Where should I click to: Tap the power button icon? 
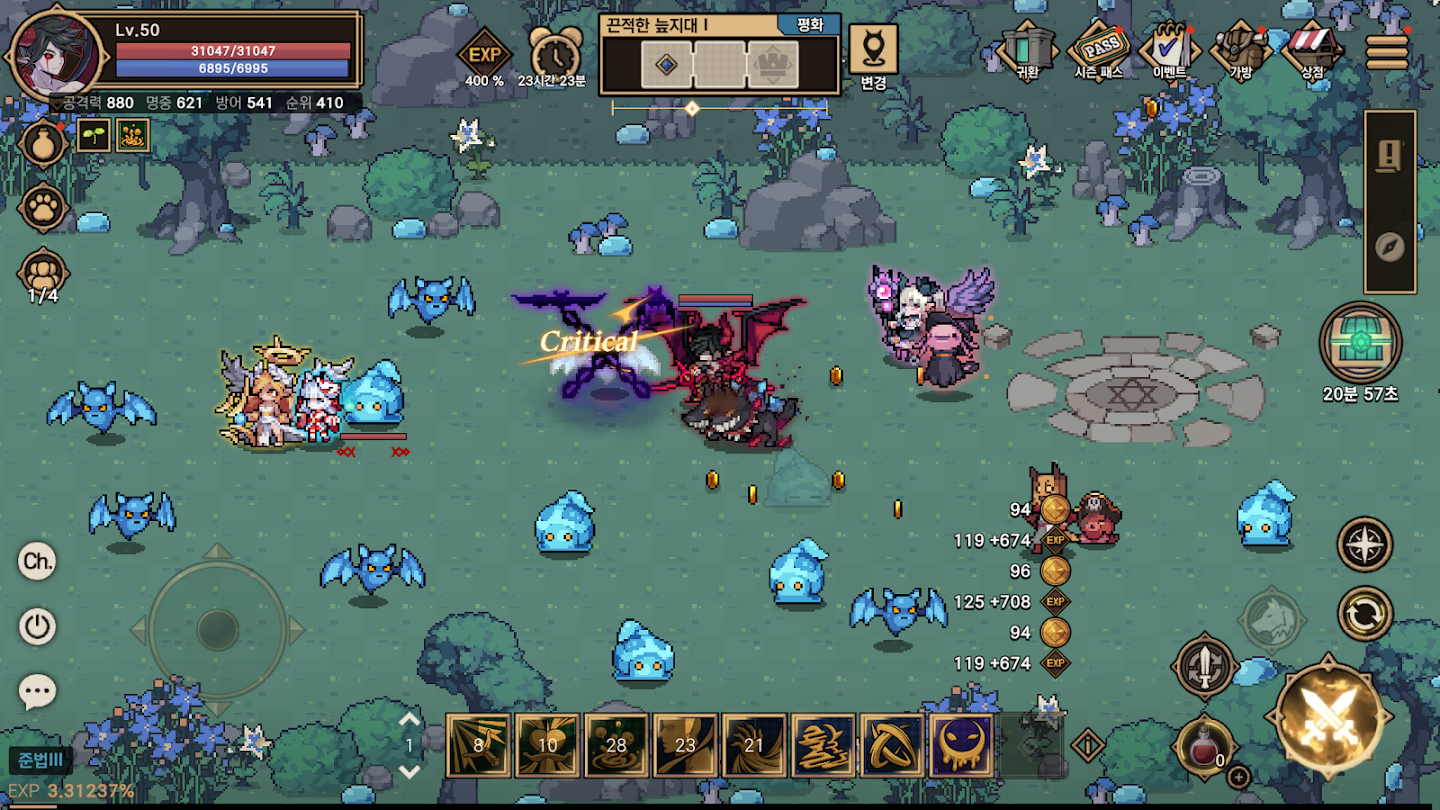click(38, 627)
